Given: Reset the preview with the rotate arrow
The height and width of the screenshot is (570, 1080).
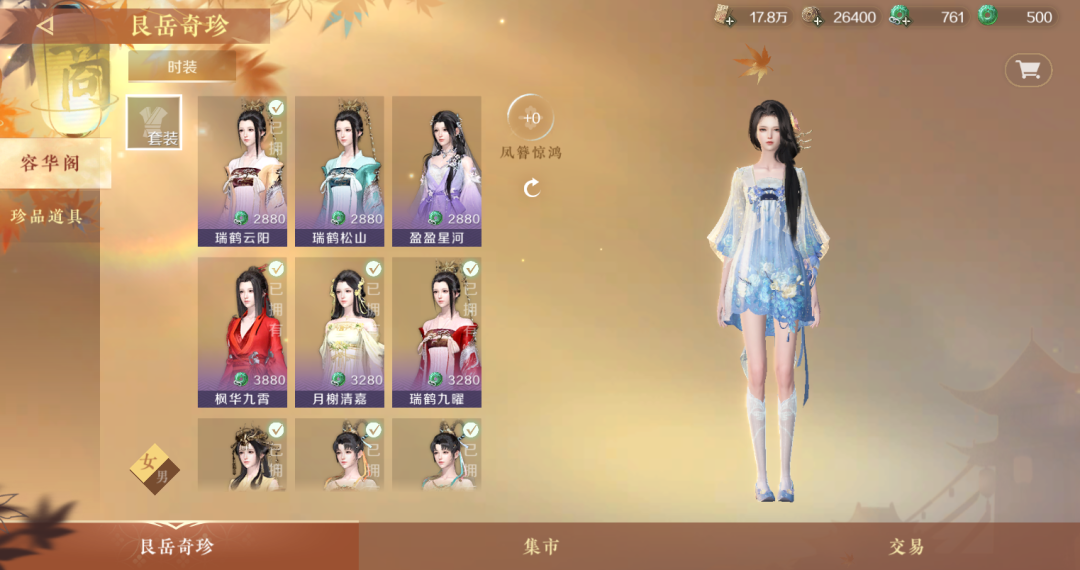Looking at the screenshot, I should click(532, 187).
